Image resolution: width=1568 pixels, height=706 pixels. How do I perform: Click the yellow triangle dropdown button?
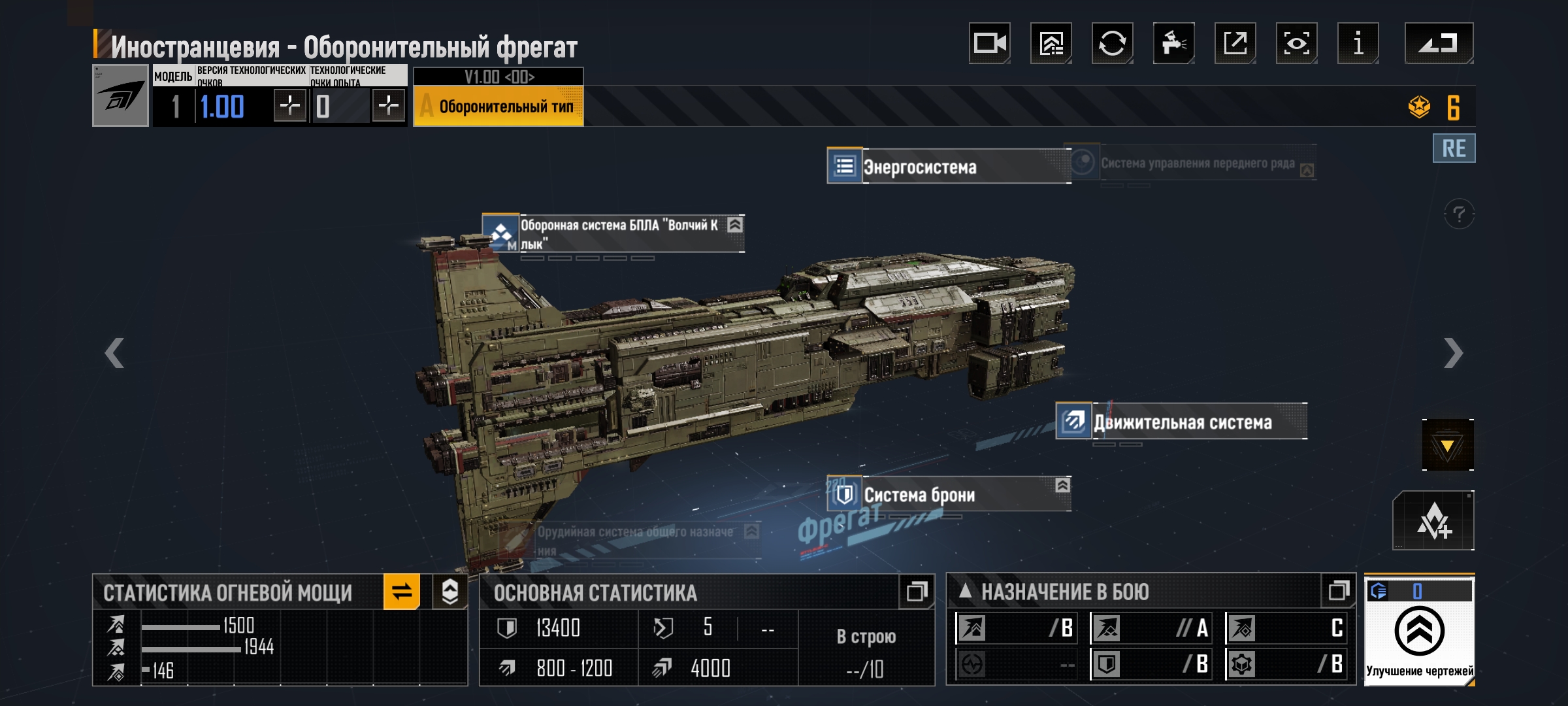[1447, 445]
